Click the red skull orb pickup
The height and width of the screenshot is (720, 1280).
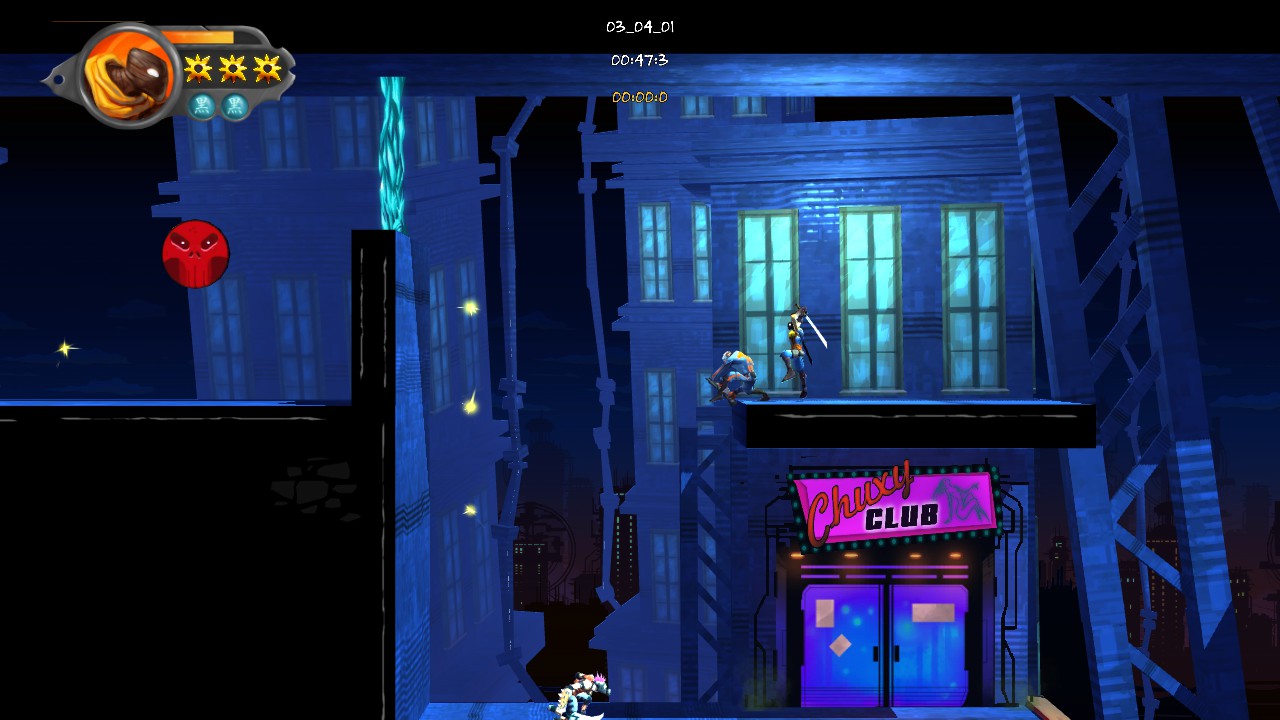pyautogui.click(x=196, y=255)
